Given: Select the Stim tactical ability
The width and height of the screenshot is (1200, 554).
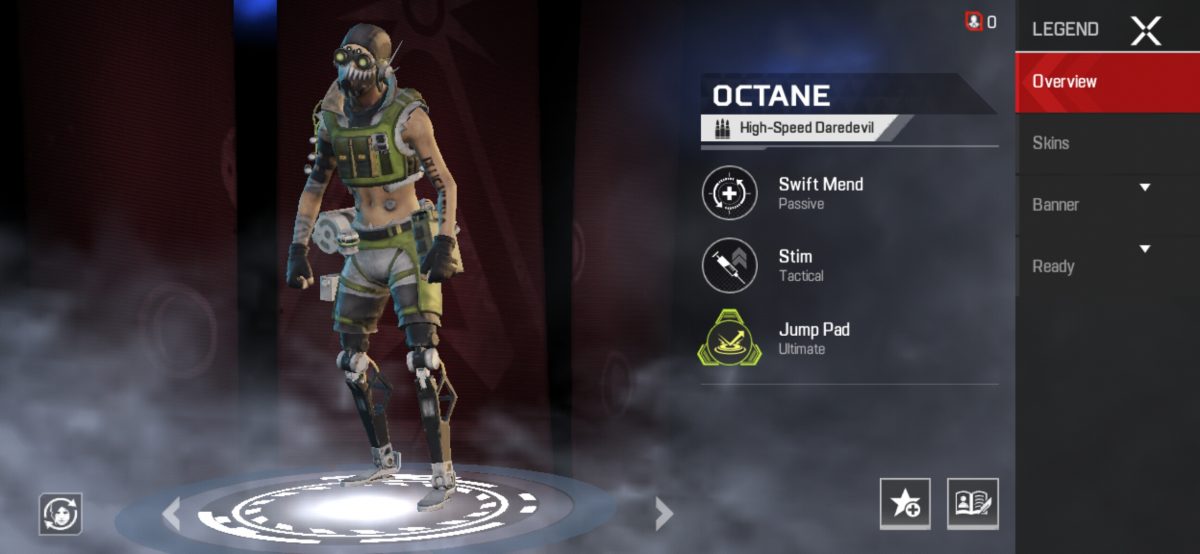Looking at the screenshot, I should tap(730, 265).
